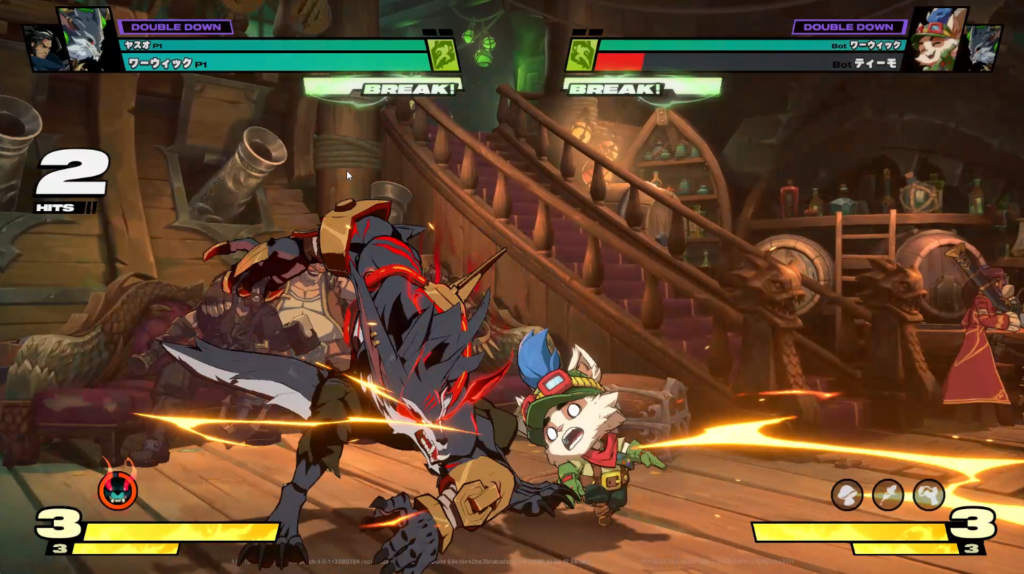Viewport: 1024px width, 574px height.
Task: Select the Bot team's green fuse icon
Action: pyautogui.click(x=581, y=54)
